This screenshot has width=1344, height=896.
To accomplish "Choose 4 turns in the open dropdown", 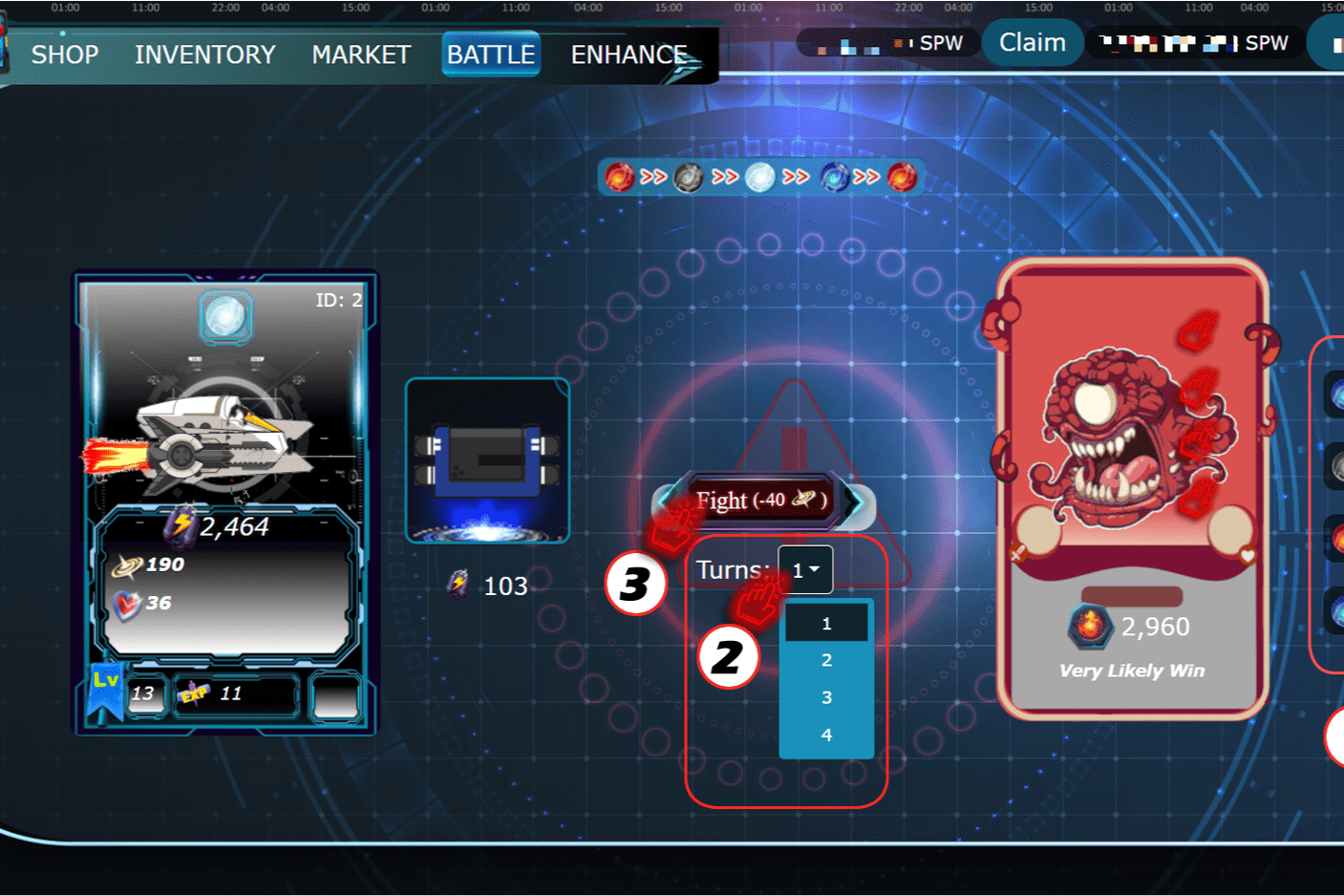I will pyautogui.click(x=825, y=734).
